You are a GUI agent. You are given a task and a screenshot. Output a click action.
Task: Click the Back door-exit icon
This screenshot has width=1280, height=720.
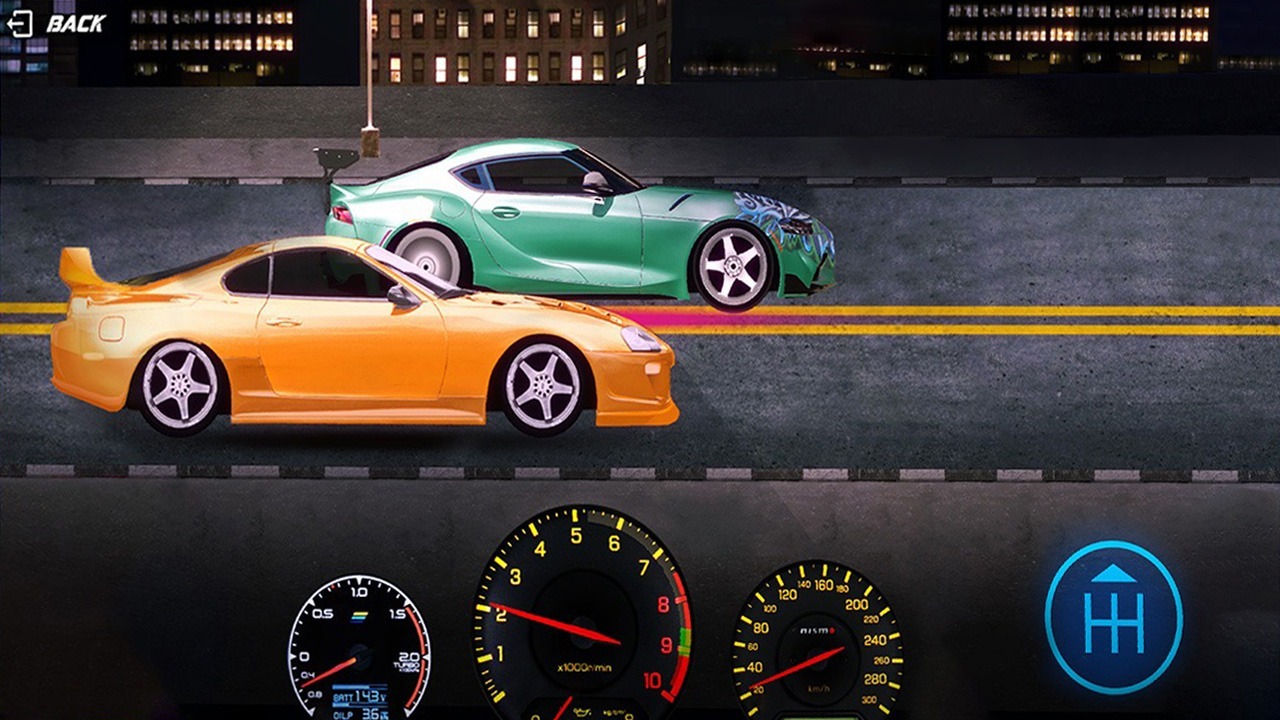[20, 22]
